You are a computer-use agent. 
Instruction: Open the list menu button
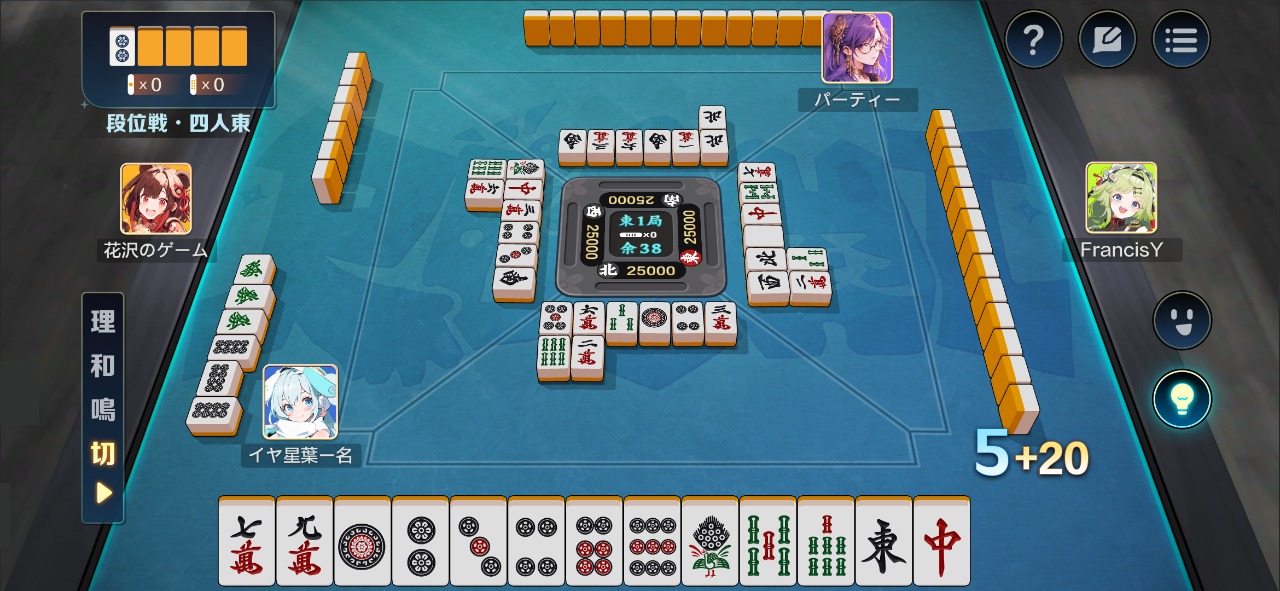(x=1181, y=40)
